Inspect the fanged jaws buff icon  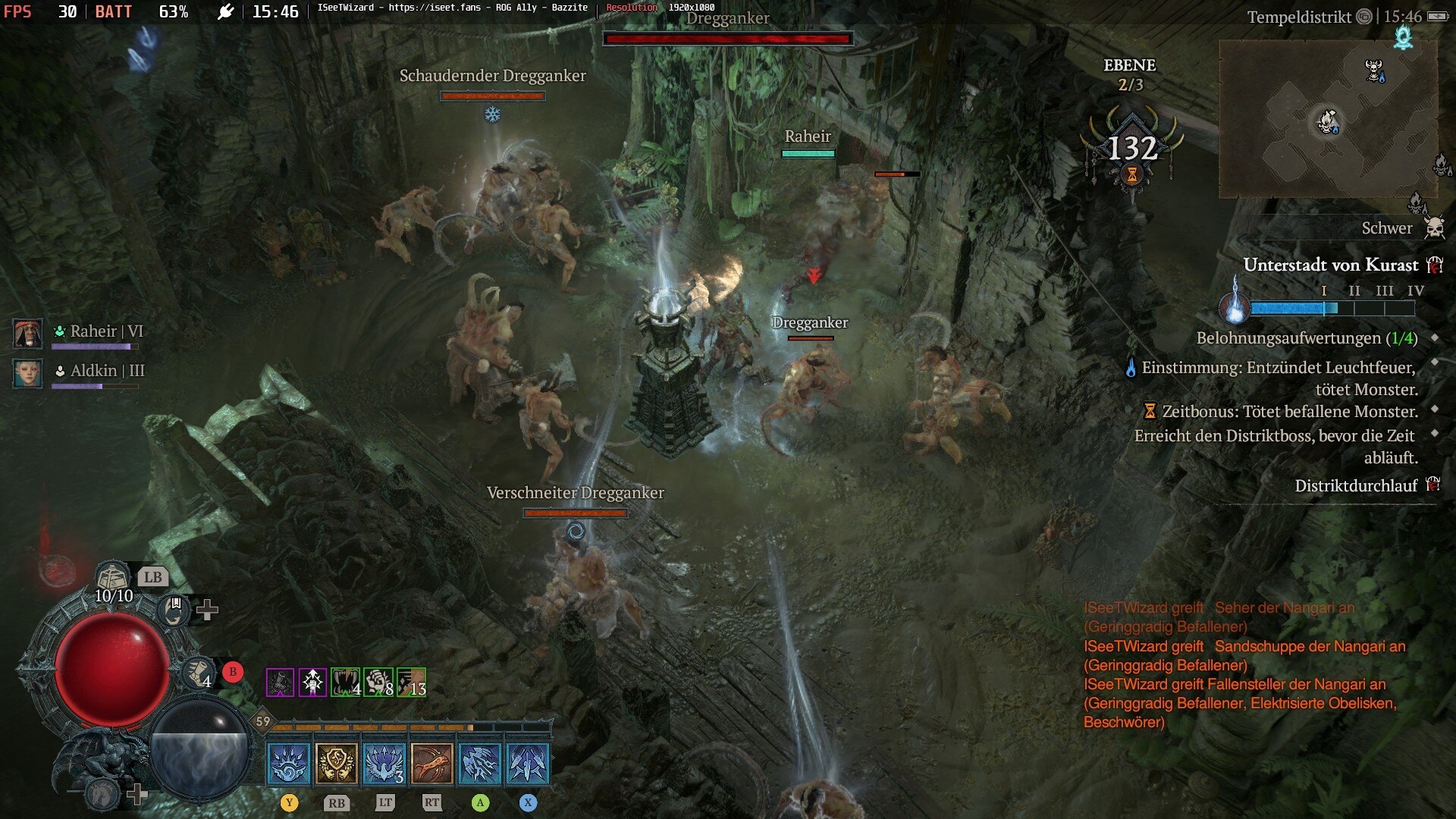tap(345, 682)
